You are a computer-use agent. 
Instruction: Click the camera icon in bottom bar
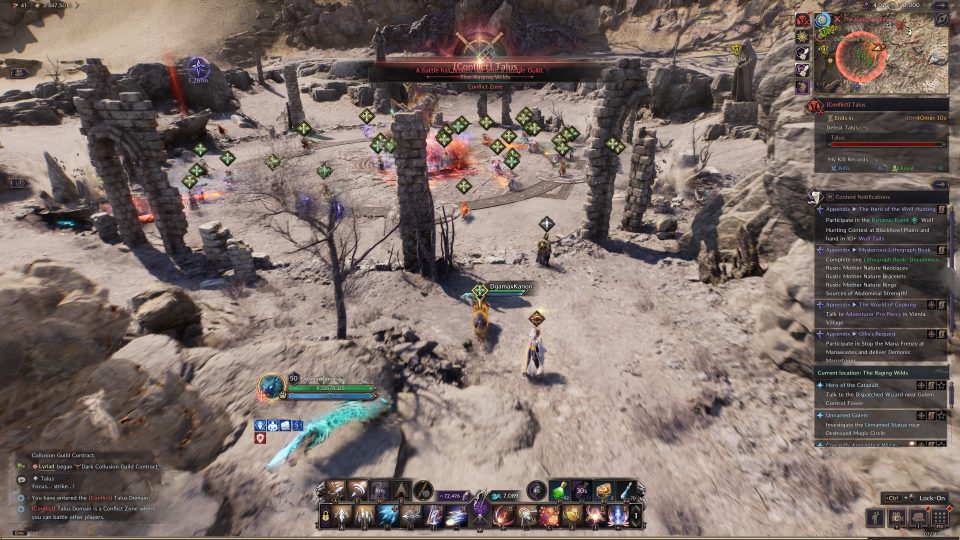tap(897, 517)
